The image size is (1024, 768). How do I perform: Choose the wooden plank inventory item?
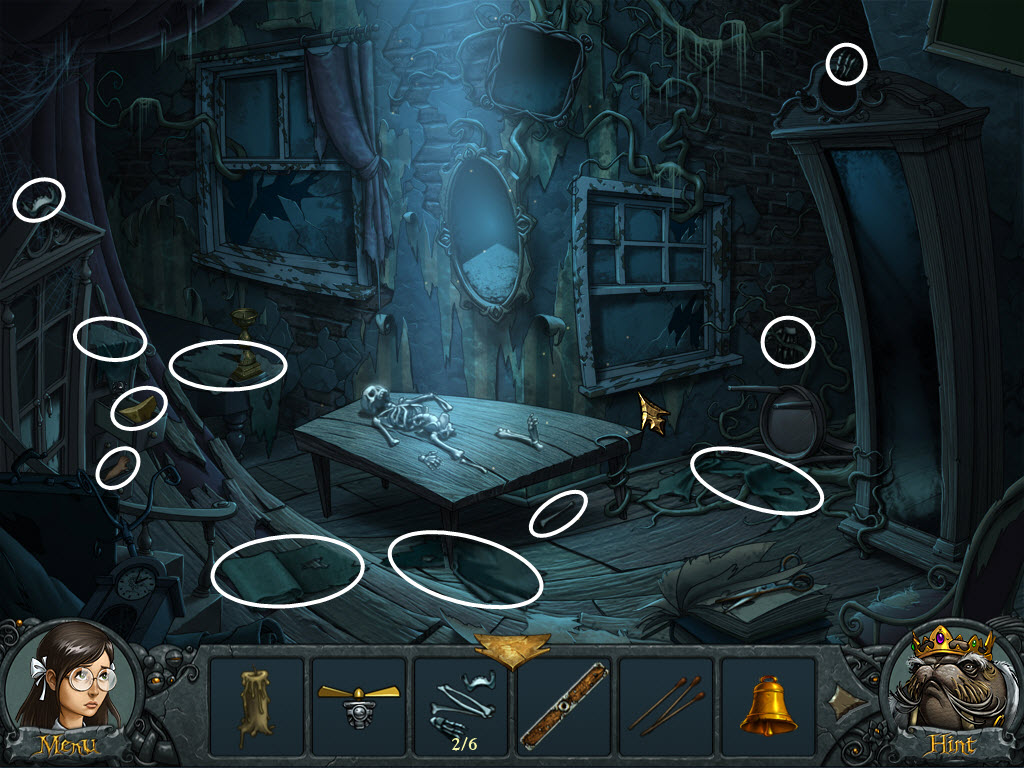pos(563,706)
